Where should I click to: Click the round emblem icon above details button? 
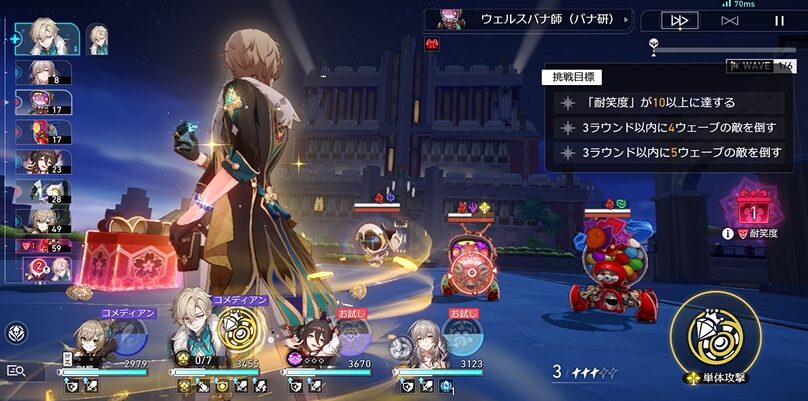point(17,333)
